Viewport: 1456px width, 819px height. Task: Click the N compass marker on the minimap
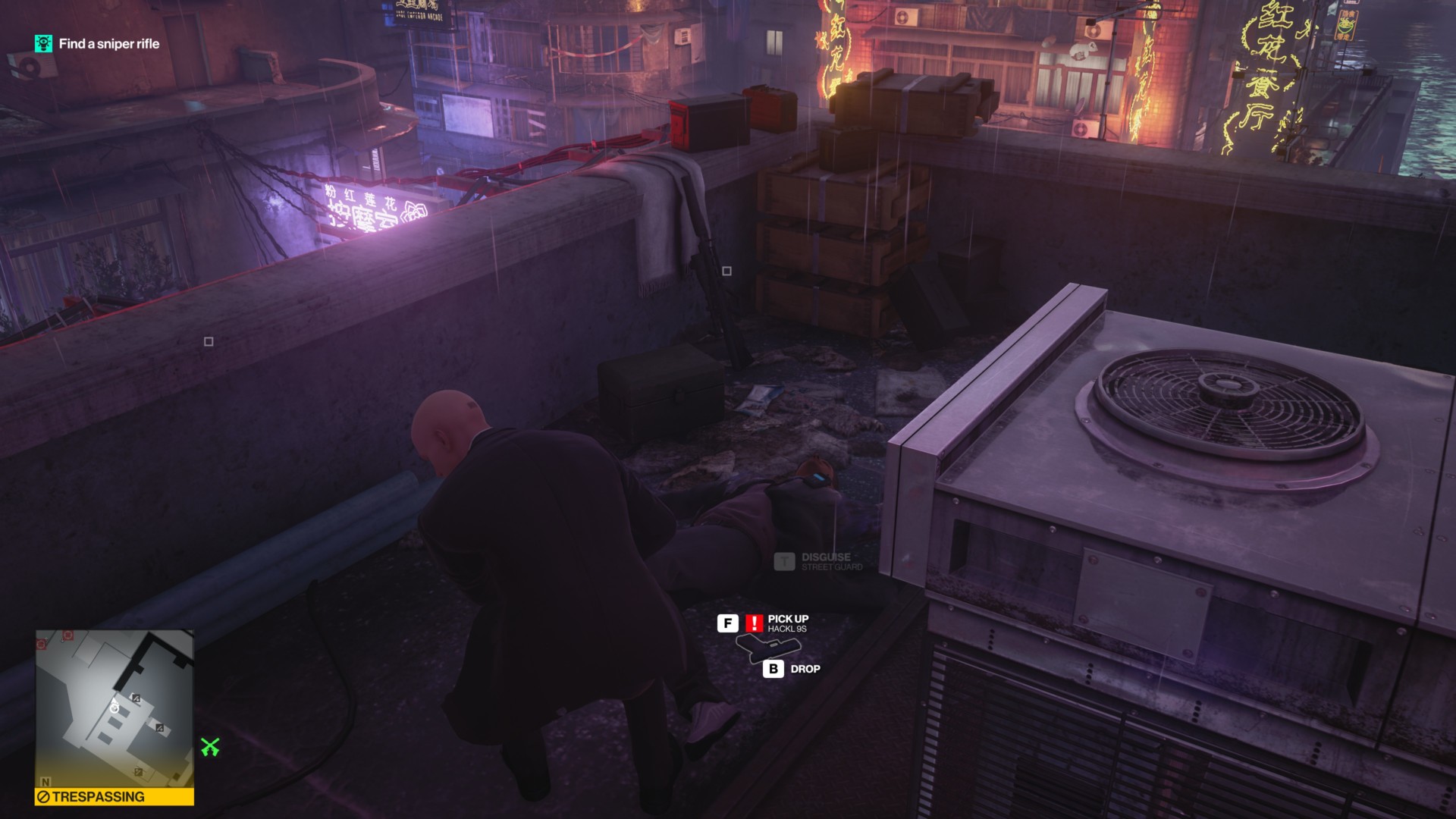(x=45, y=783)
